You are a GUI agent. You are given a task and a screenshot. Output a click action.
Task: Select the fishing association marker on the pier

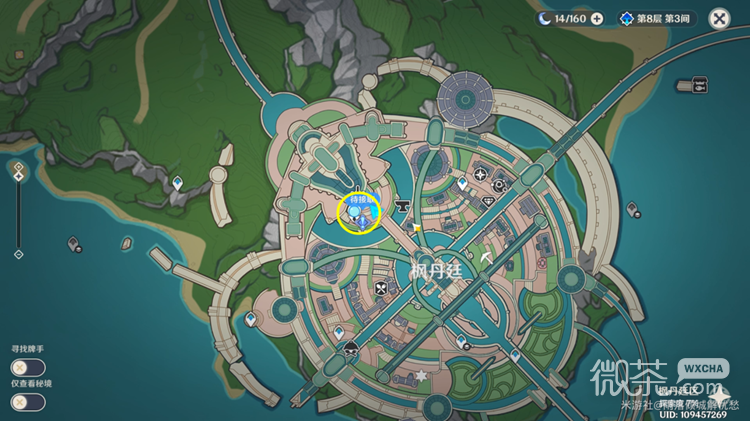699,86
